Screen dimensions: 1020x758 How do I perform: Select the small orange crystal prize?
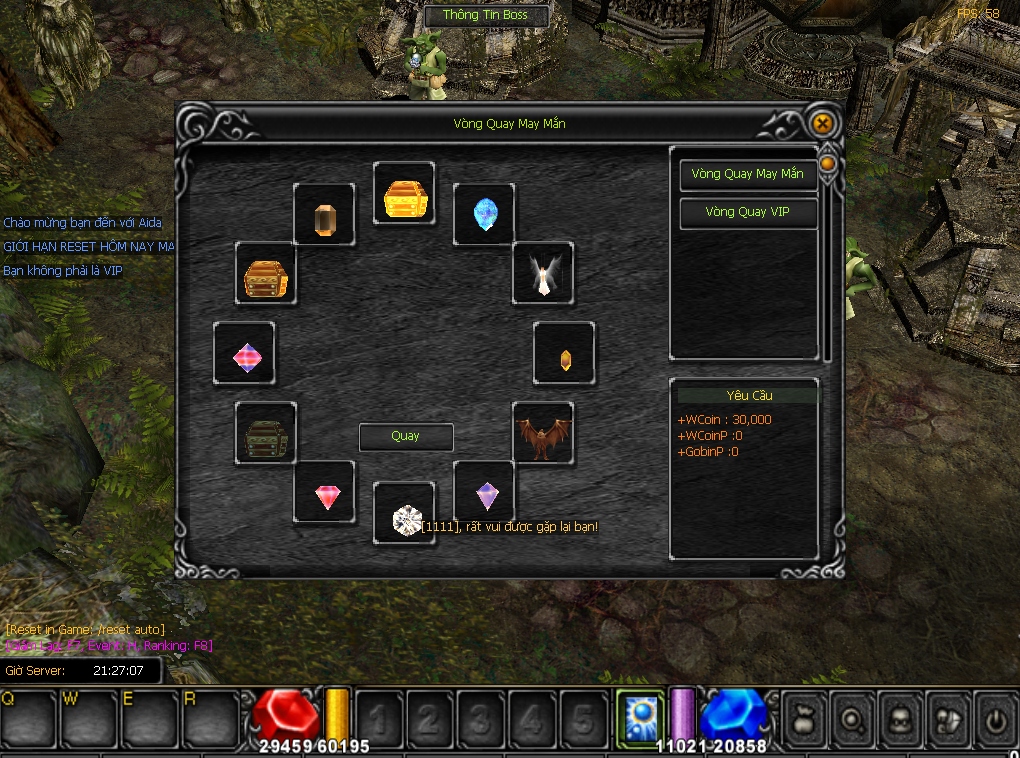click(565, 355)
